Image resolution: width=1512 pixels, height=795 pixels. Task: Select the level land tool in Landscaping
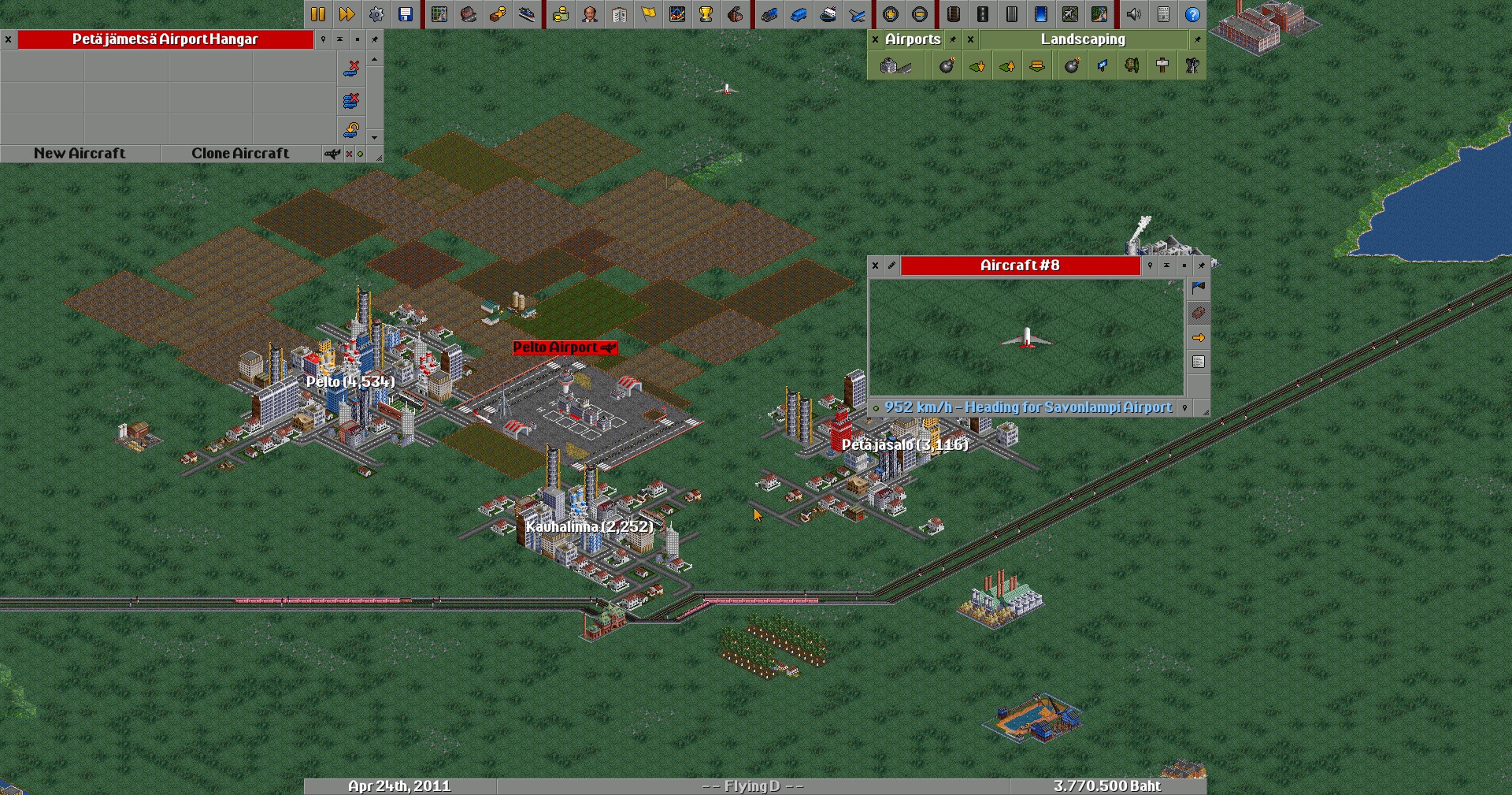[x=1037, y=66]
